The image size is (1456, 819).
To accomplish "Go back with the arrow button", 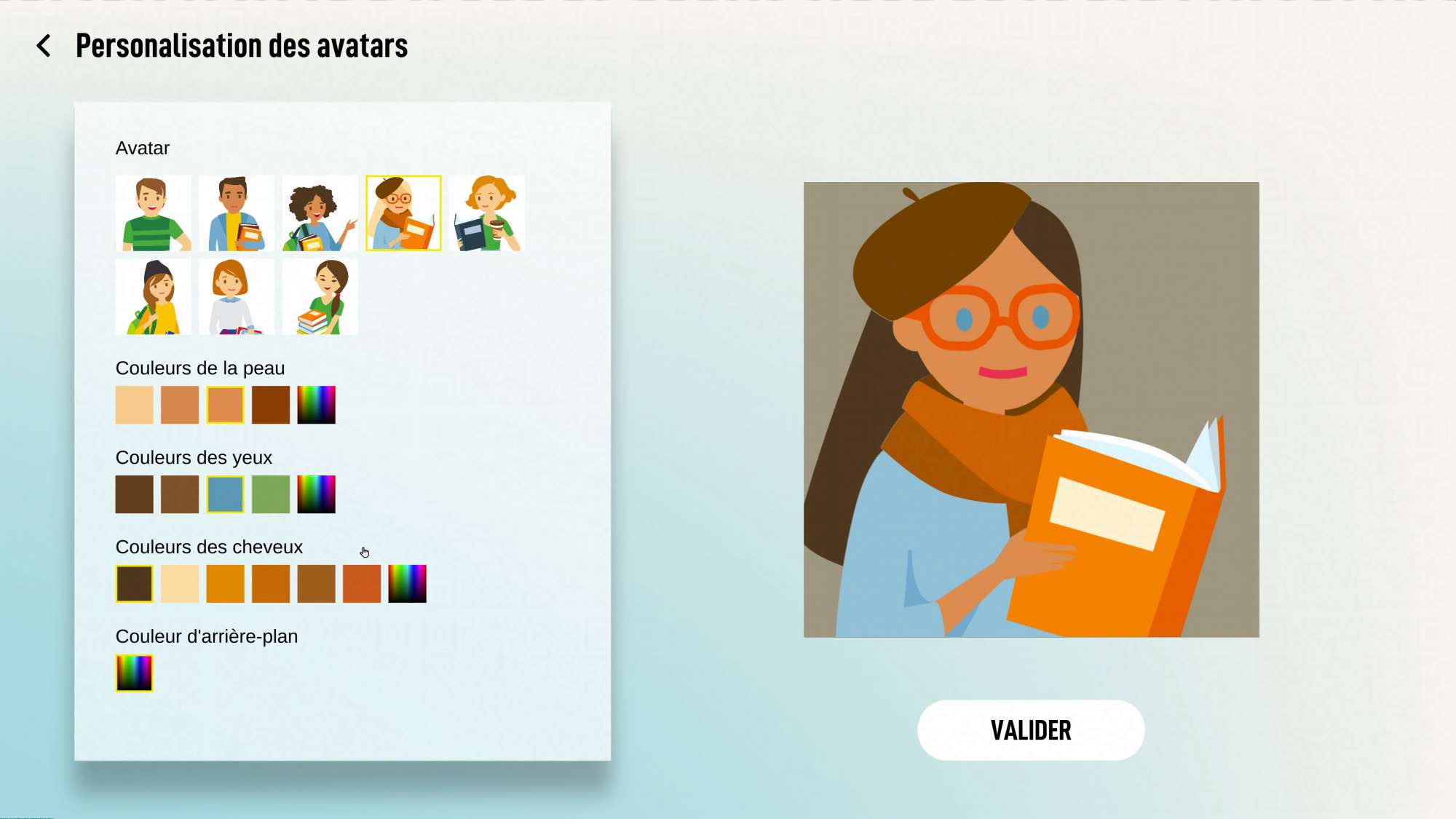I will pos(44,46).
